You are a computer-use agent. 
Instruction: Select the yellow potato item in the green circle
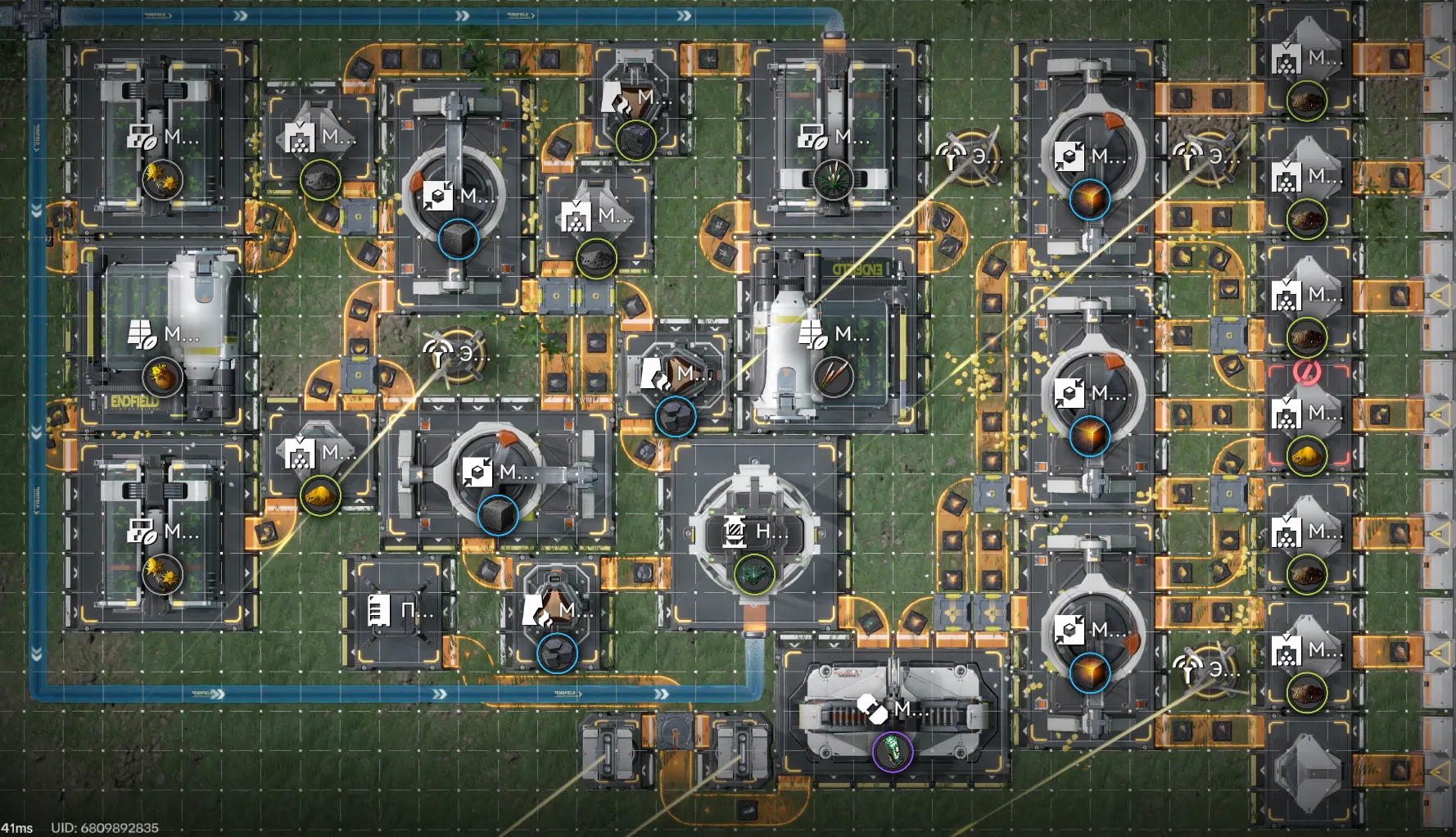(322, 495)
